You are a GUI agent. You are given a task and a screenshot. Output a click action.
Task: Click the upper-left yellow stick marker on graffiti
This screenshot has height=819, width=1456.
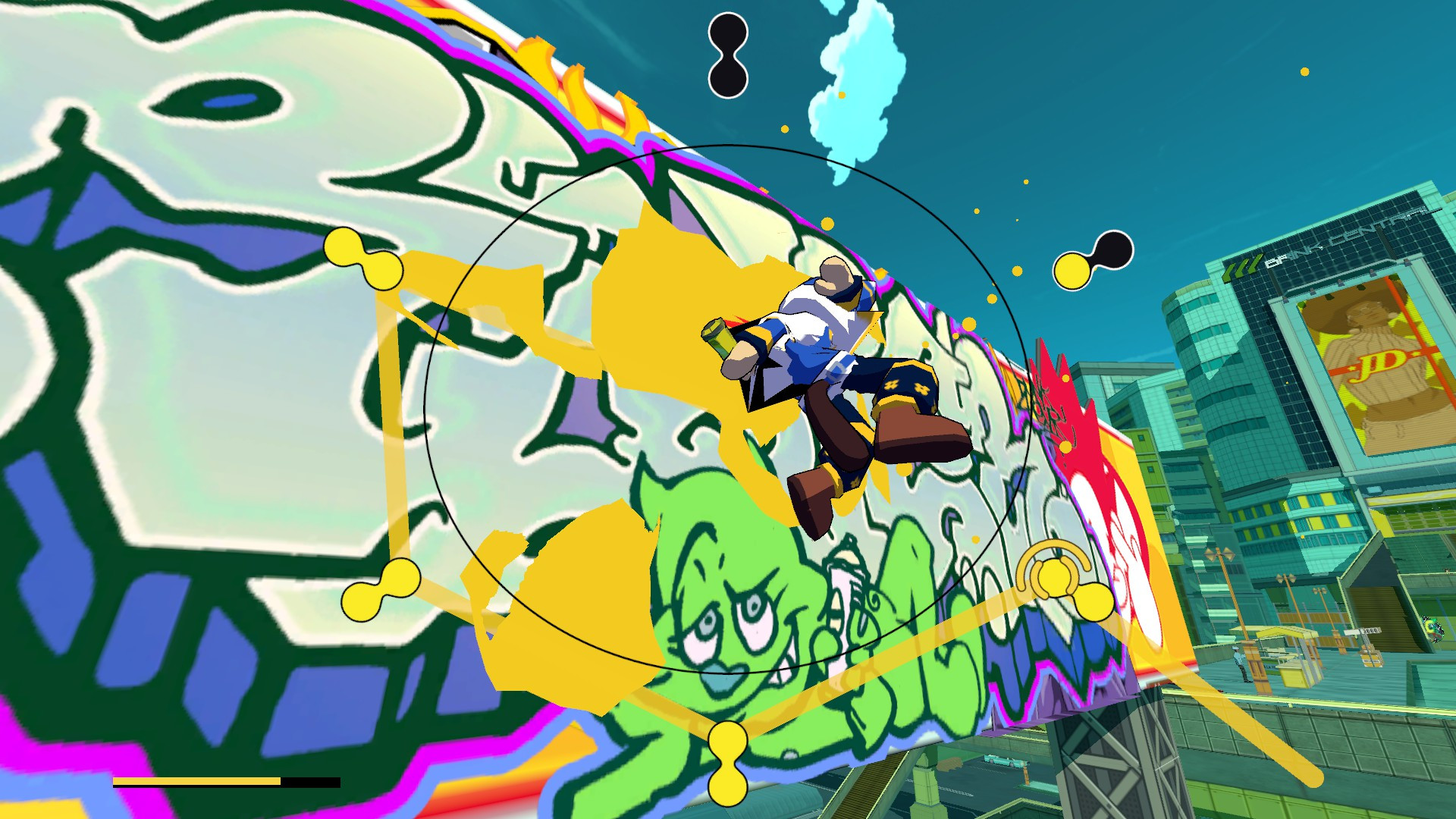[x=364, y=256]
